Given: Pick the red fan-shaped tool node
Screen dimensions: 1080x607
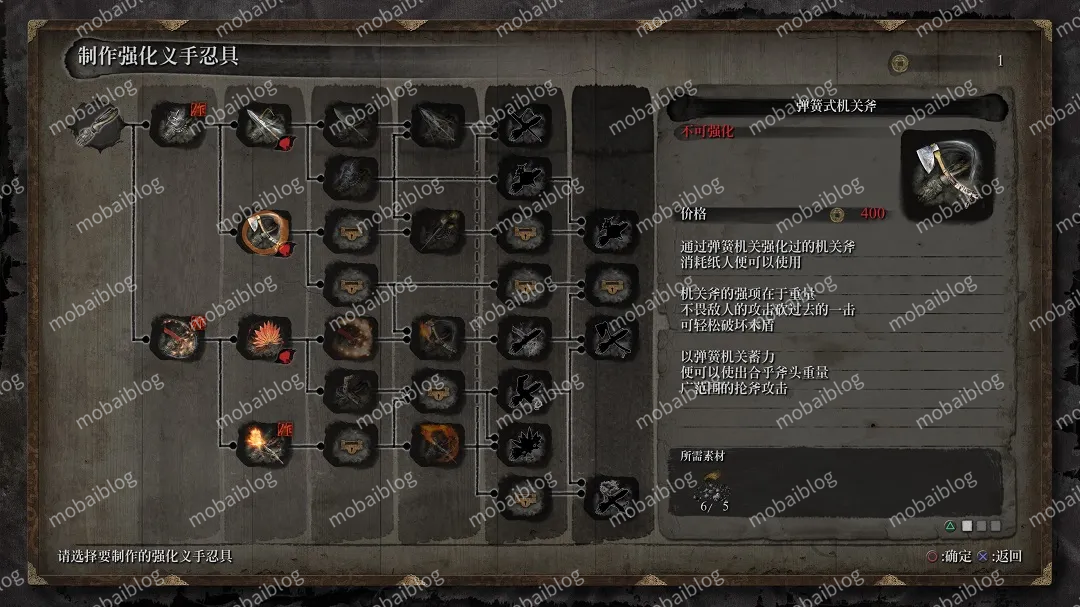Looking at the screenshot, I should pos(265,338).
